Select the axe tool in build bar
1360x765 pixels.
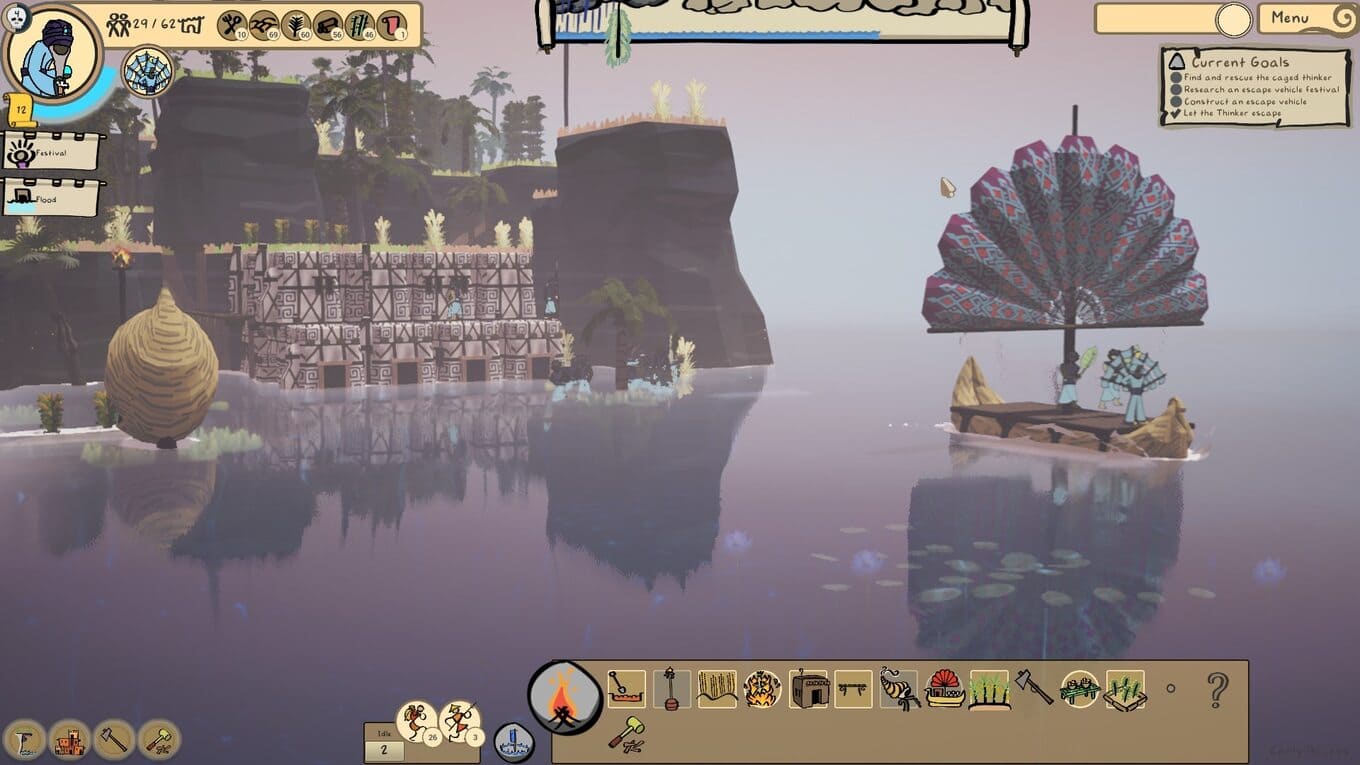(x=1034, y=688)
